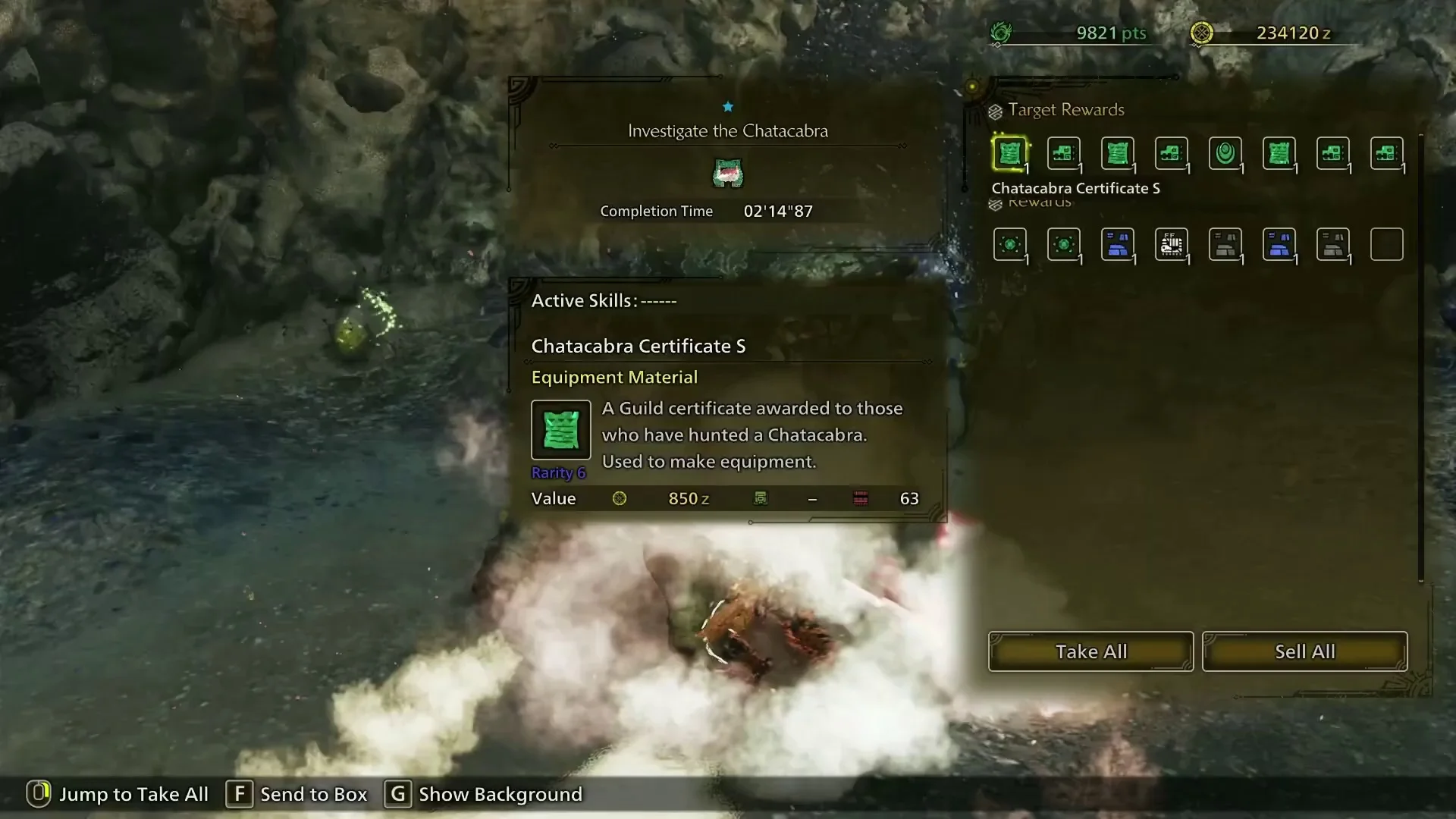This screenshot has height=819, width=1456.
Task: Select the first Armor Sphere icon under Rewards
Action: click(x=1011, y=244)
